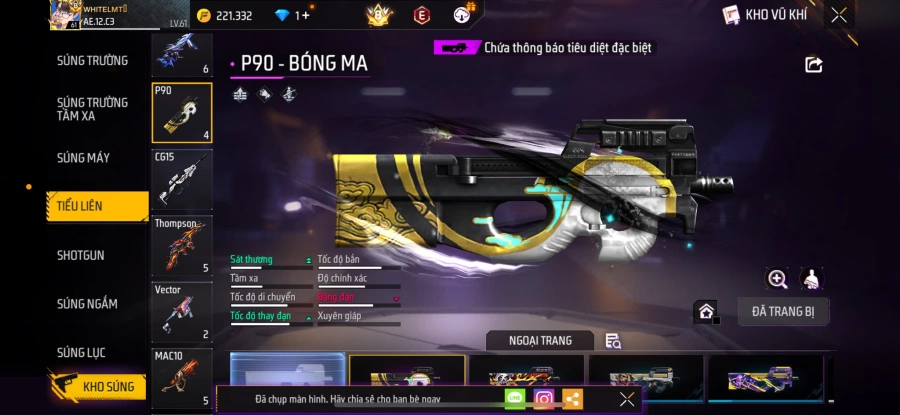Dismiss the screenshot share bar
This screenshot has height=415, width=900.
click(627, 398)
